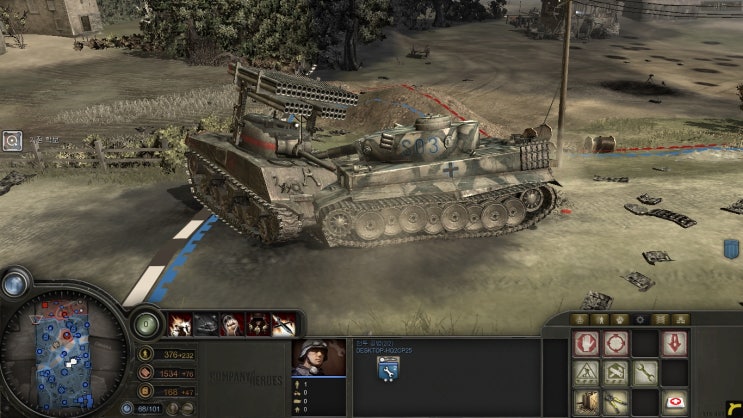743x418 pixels.
Task: Select the engineer squad portrait
Action: 318,358
